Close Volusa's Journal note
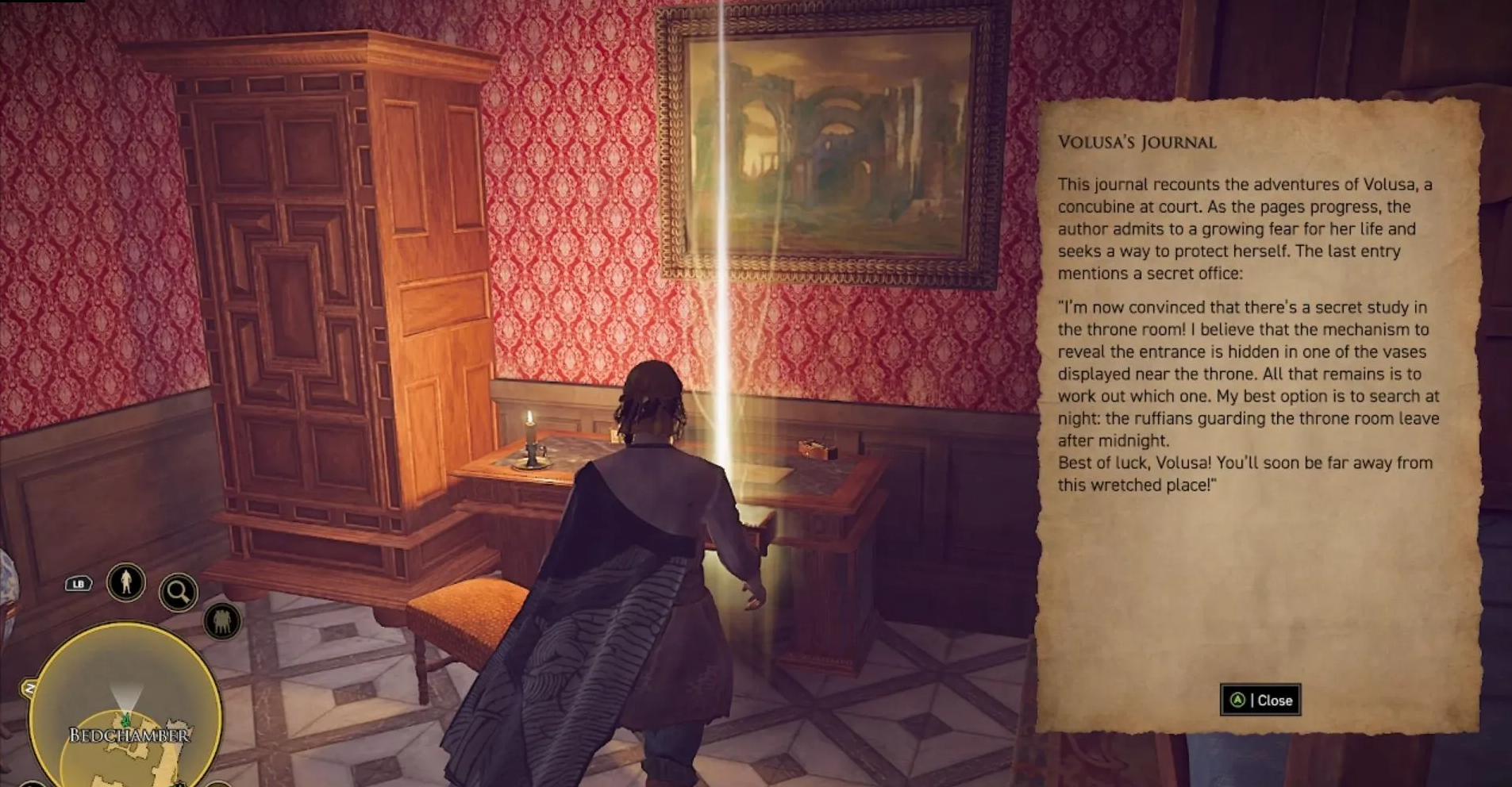The image size is (1512, 787). tap(1260, 700)
